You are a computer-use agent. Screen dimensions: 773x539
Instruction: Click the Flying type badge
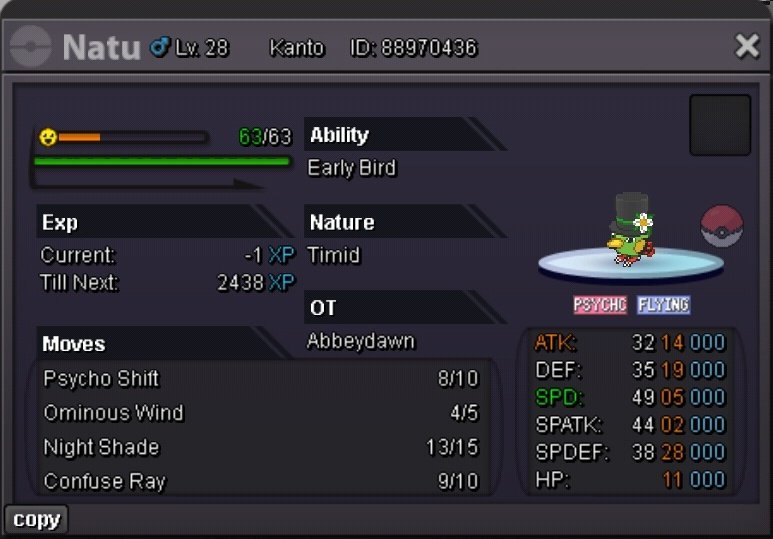[663, 304]
